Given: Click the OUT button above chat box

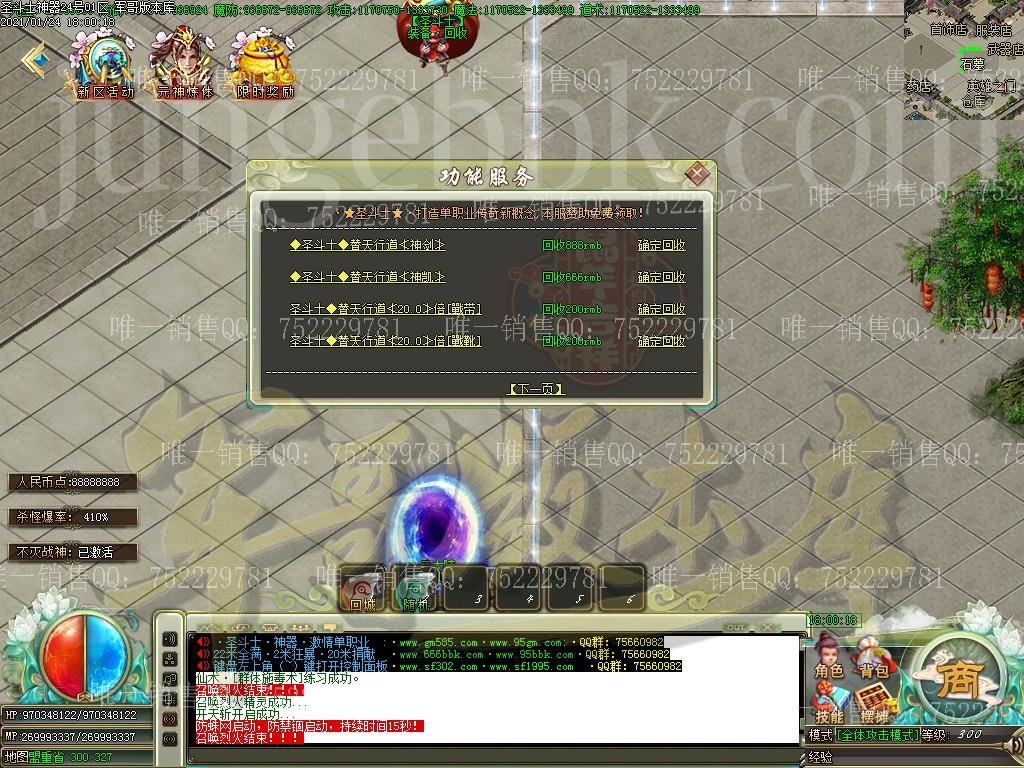Looking at the screenshot, I should [736, 627].
